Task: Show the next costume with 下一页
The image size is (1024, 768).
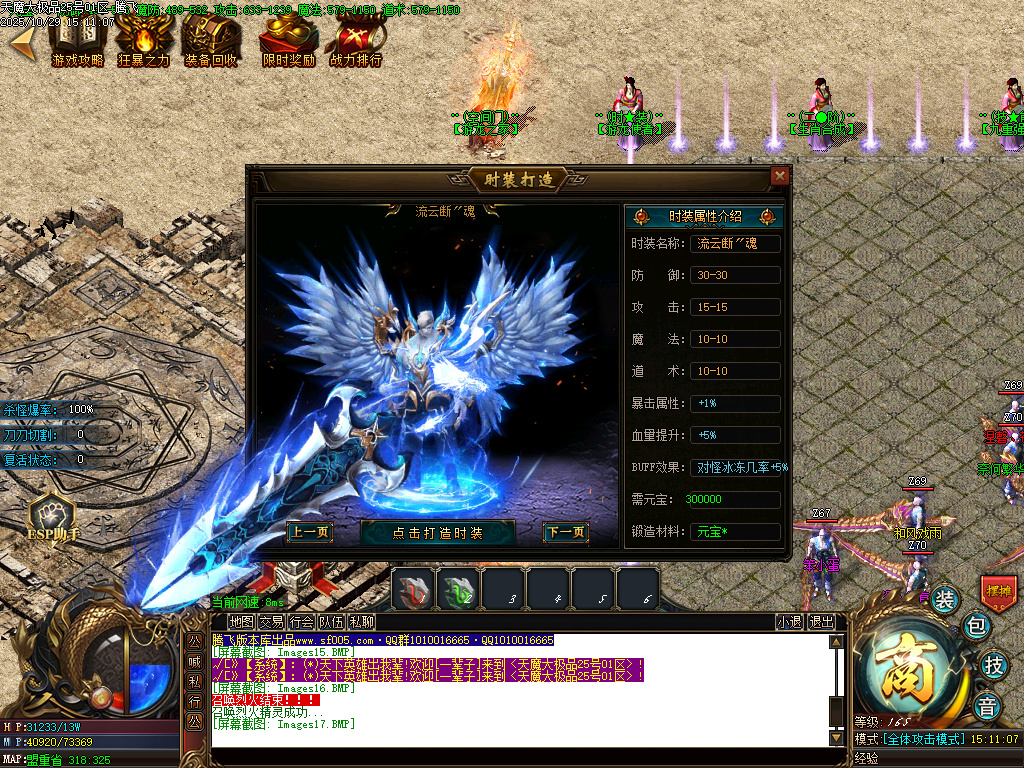Action: 565,533
